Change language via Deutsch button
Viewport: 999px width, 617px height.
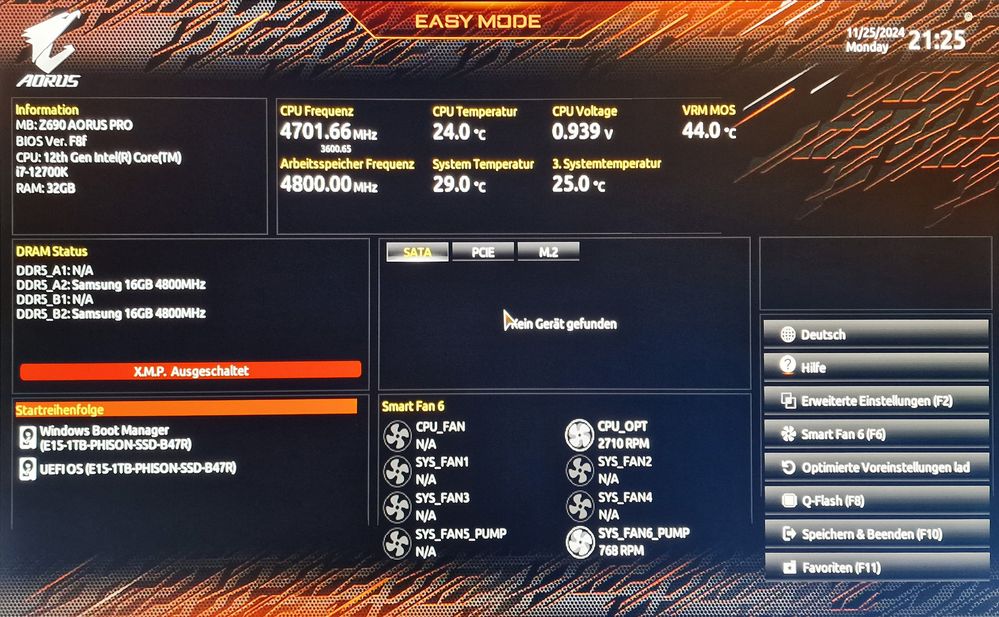875,334
